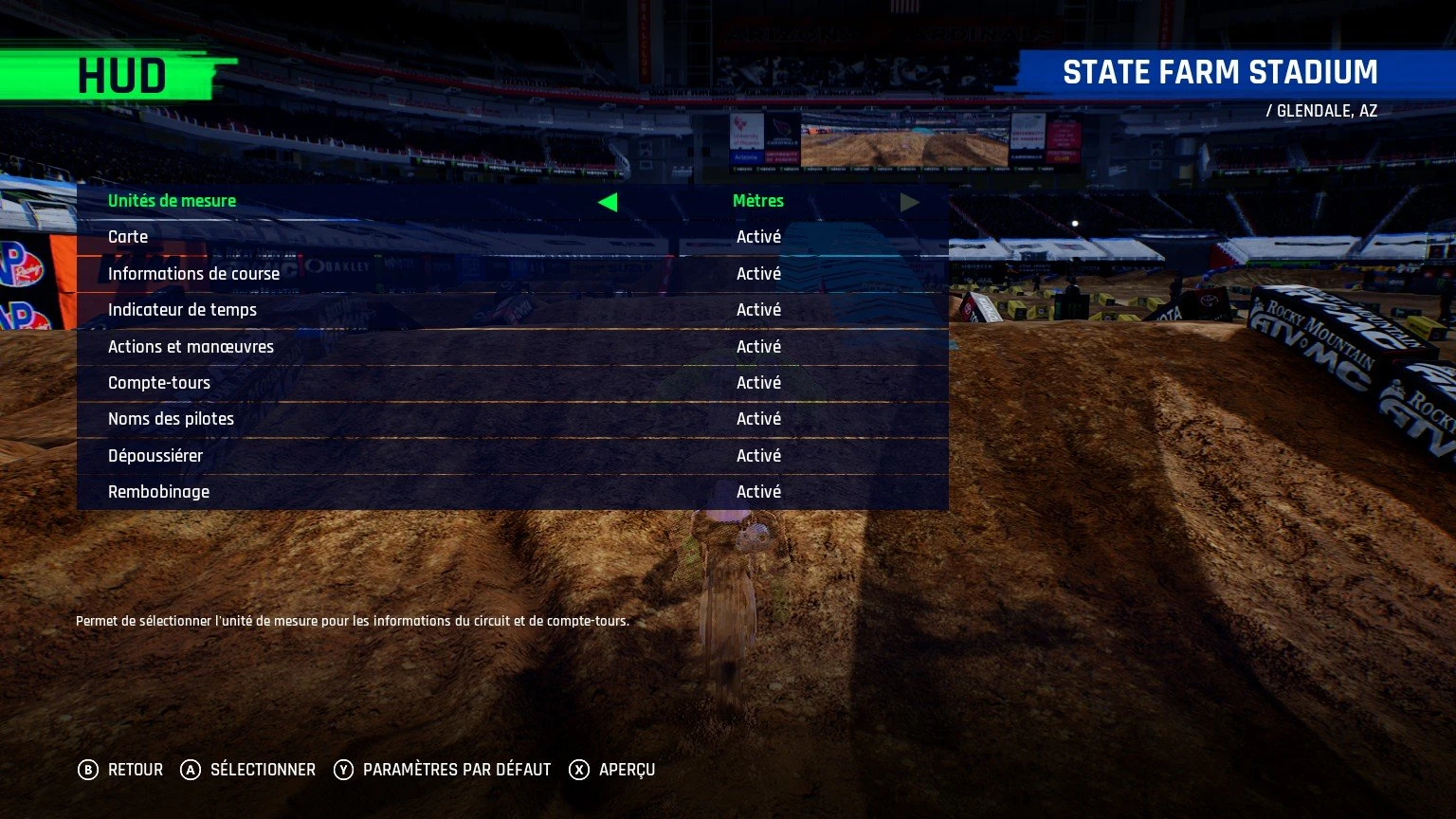
Task: Click the green left arrow for Unités de mesure
Action: pyautogui.click(x=608, y=201)
